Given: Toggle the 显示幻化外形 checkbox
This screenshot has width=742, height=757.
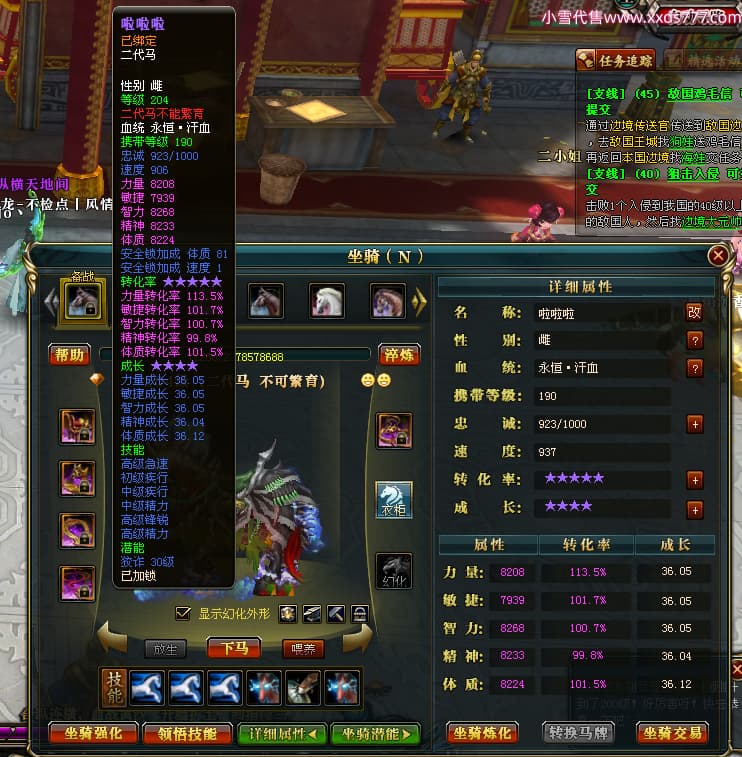Looking at the screenshot, I should pyautogui.click(x=182, y=613).
